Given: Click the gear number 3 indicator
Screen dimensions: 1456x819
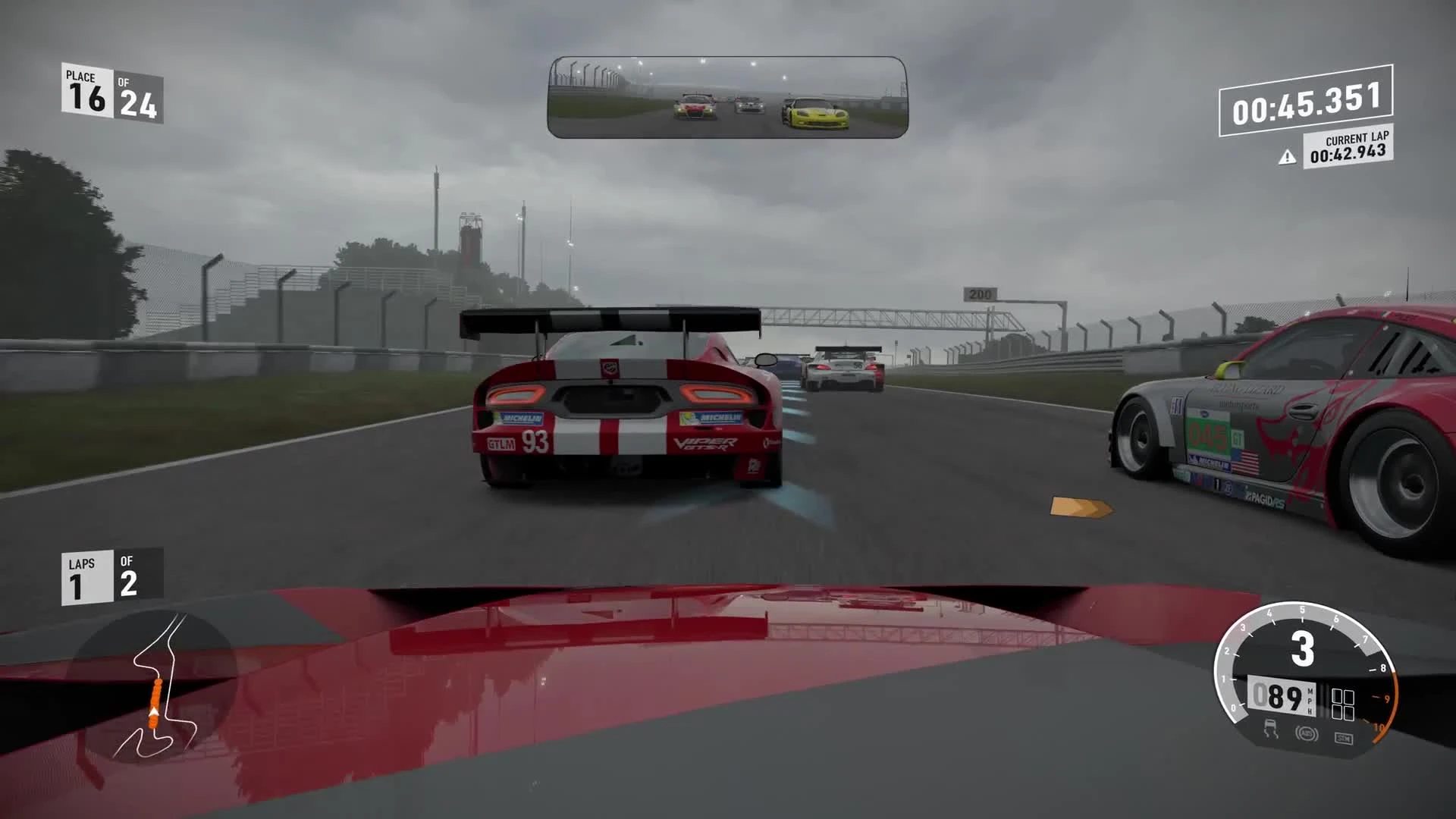Looking at the screenshot, I should click(x=1304, y=648).
